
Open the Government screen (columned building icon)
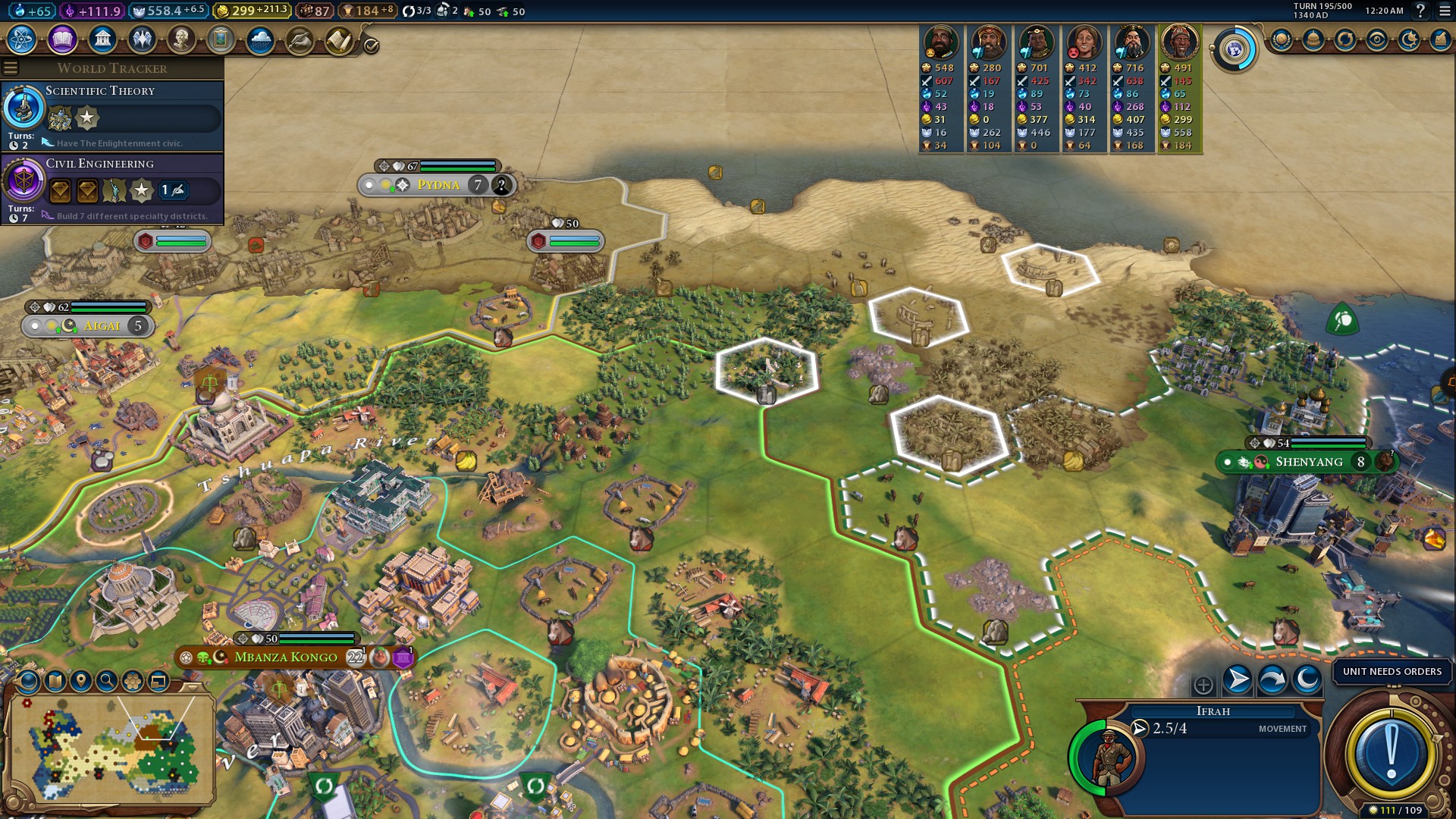coord(102,39)
